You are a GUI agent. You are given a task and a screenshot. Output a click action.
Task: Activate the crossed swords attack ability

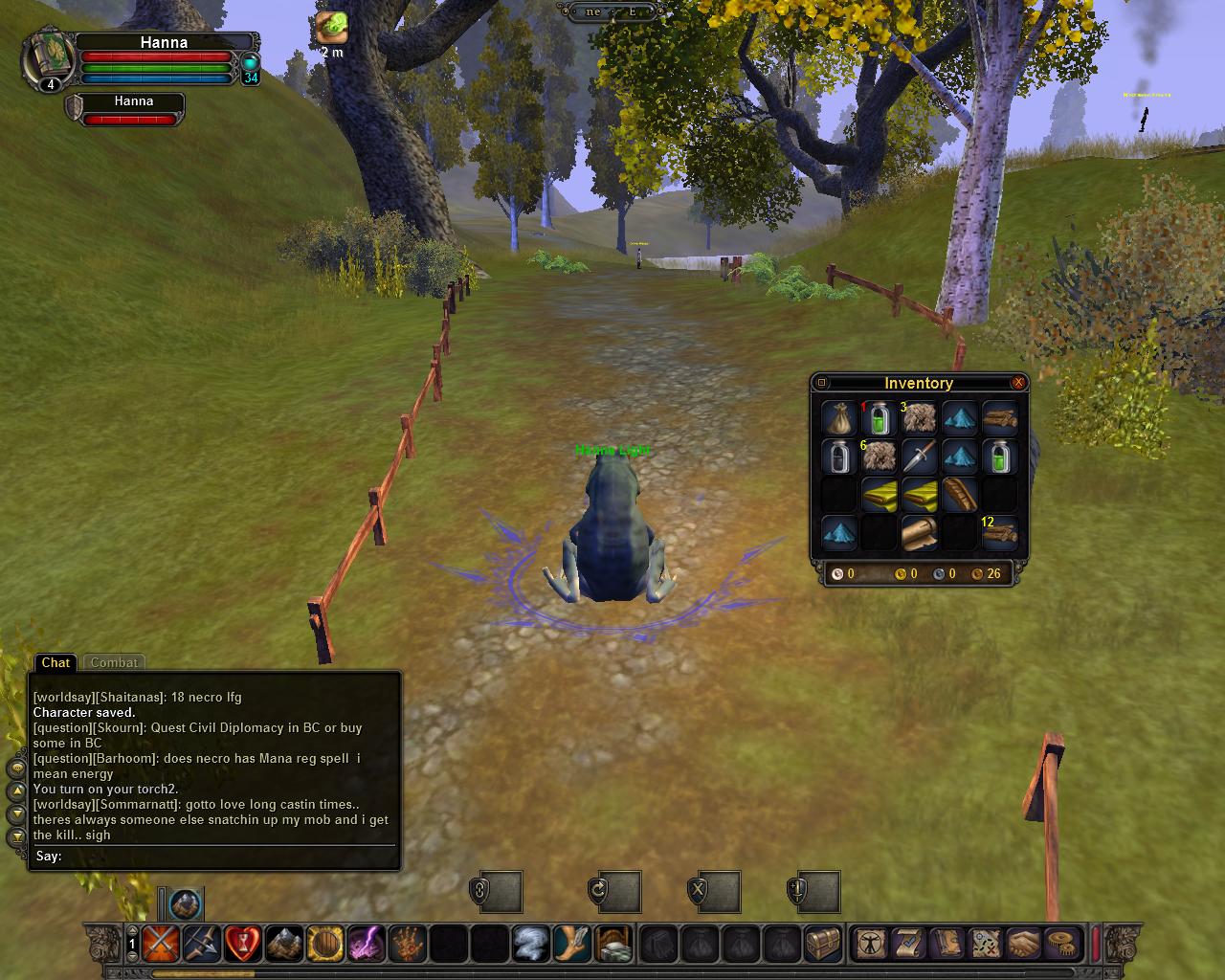[x=161, y=944]
